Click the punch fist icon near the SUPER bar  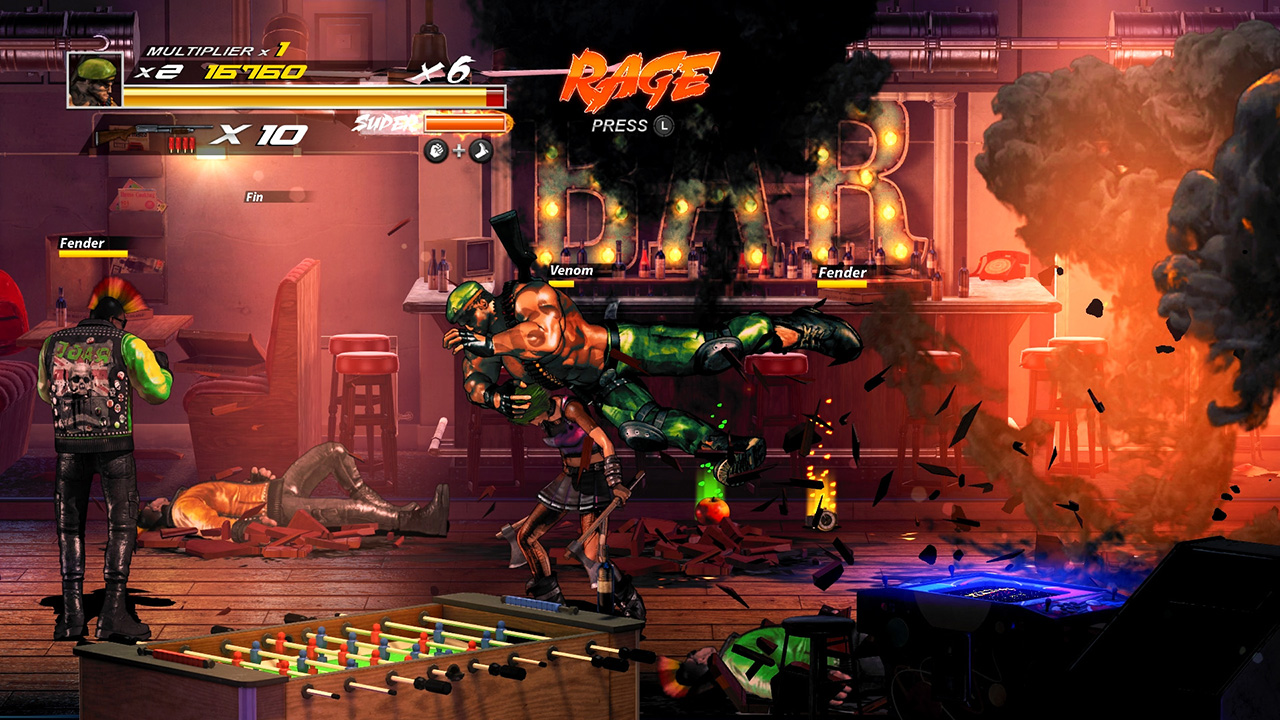pyautogui.click(x=436, y=150)
